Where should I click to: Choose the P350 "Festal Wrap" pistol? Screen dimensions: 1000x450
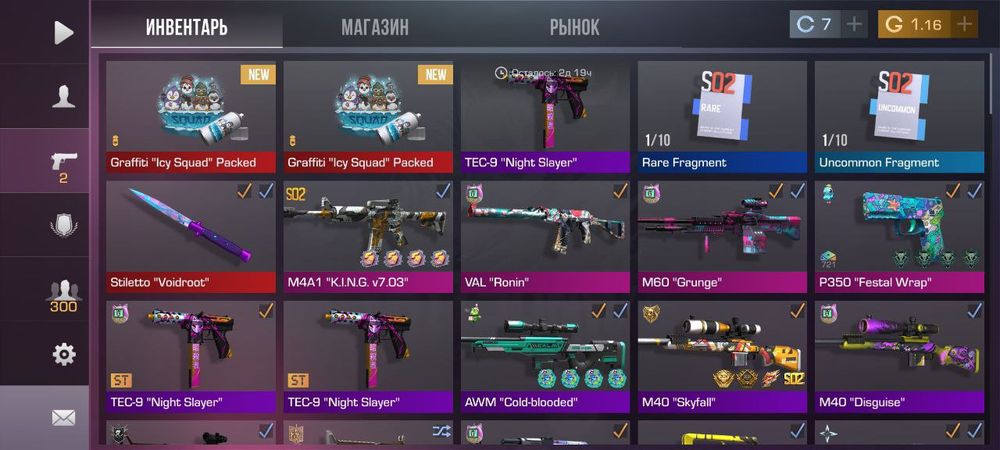[x=898, y=236]
